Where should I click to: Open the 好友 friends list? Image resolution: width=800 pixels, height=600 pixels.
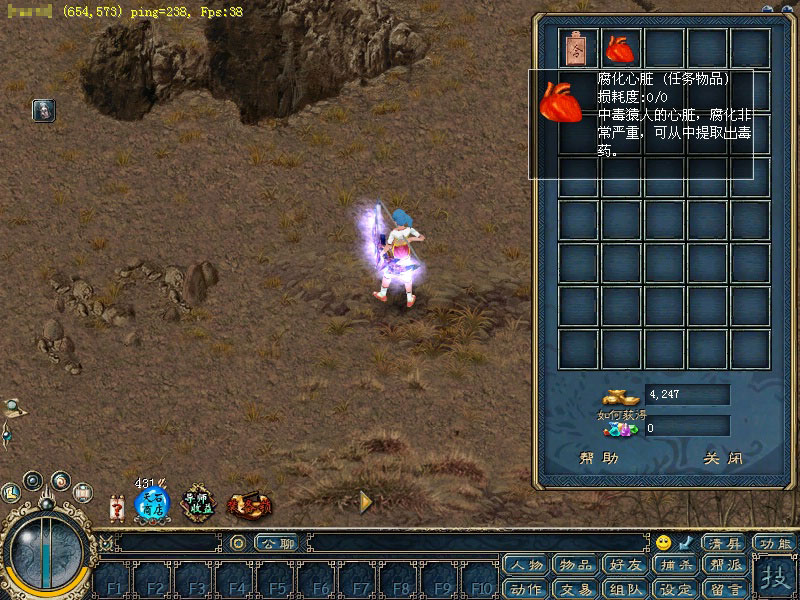click(x=626, y=566)
